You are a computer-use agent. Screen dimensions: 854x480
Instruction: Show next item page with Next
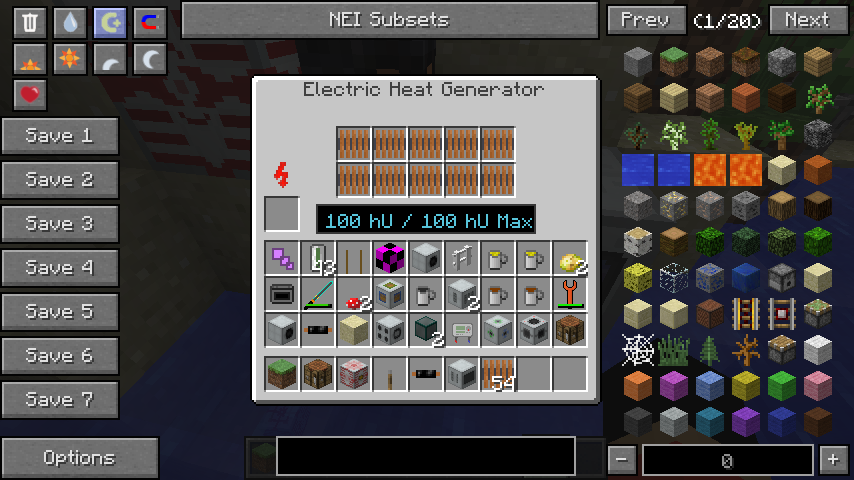pos(806,20)
